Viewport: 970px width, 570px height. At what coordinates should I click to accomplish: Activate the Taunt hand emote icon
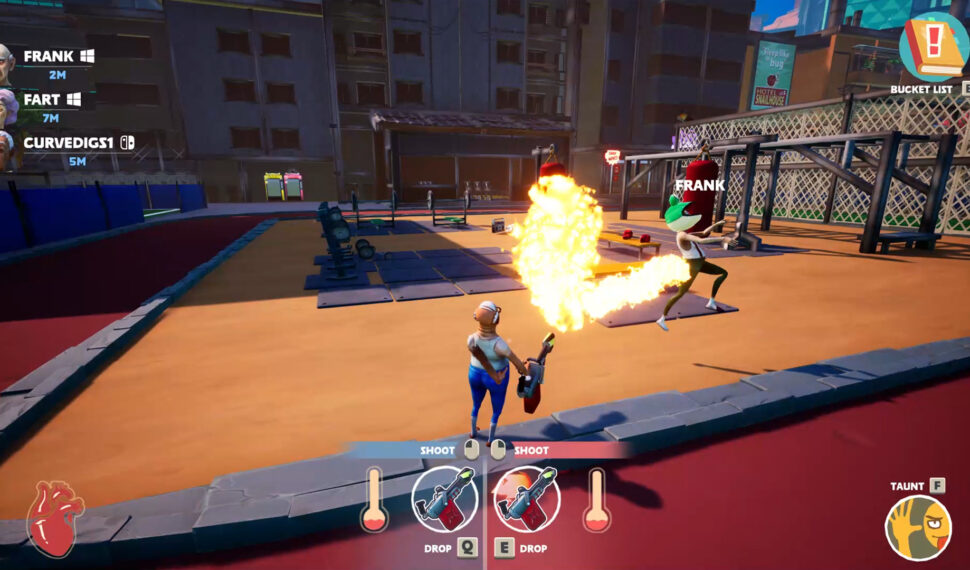click(917, 528)
